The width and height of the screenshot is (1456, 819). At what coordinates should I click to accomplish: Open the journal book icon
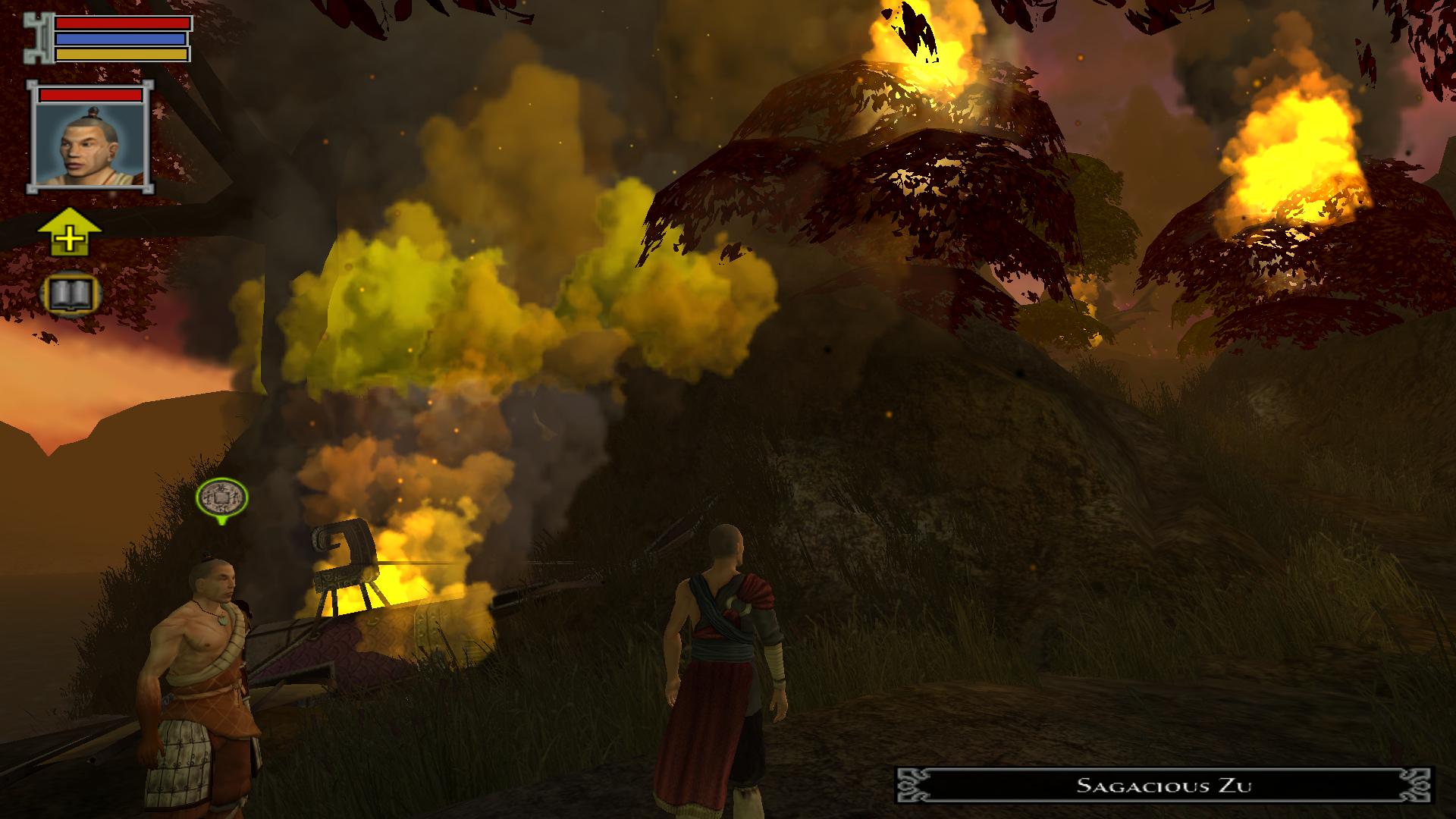point(69,293)
